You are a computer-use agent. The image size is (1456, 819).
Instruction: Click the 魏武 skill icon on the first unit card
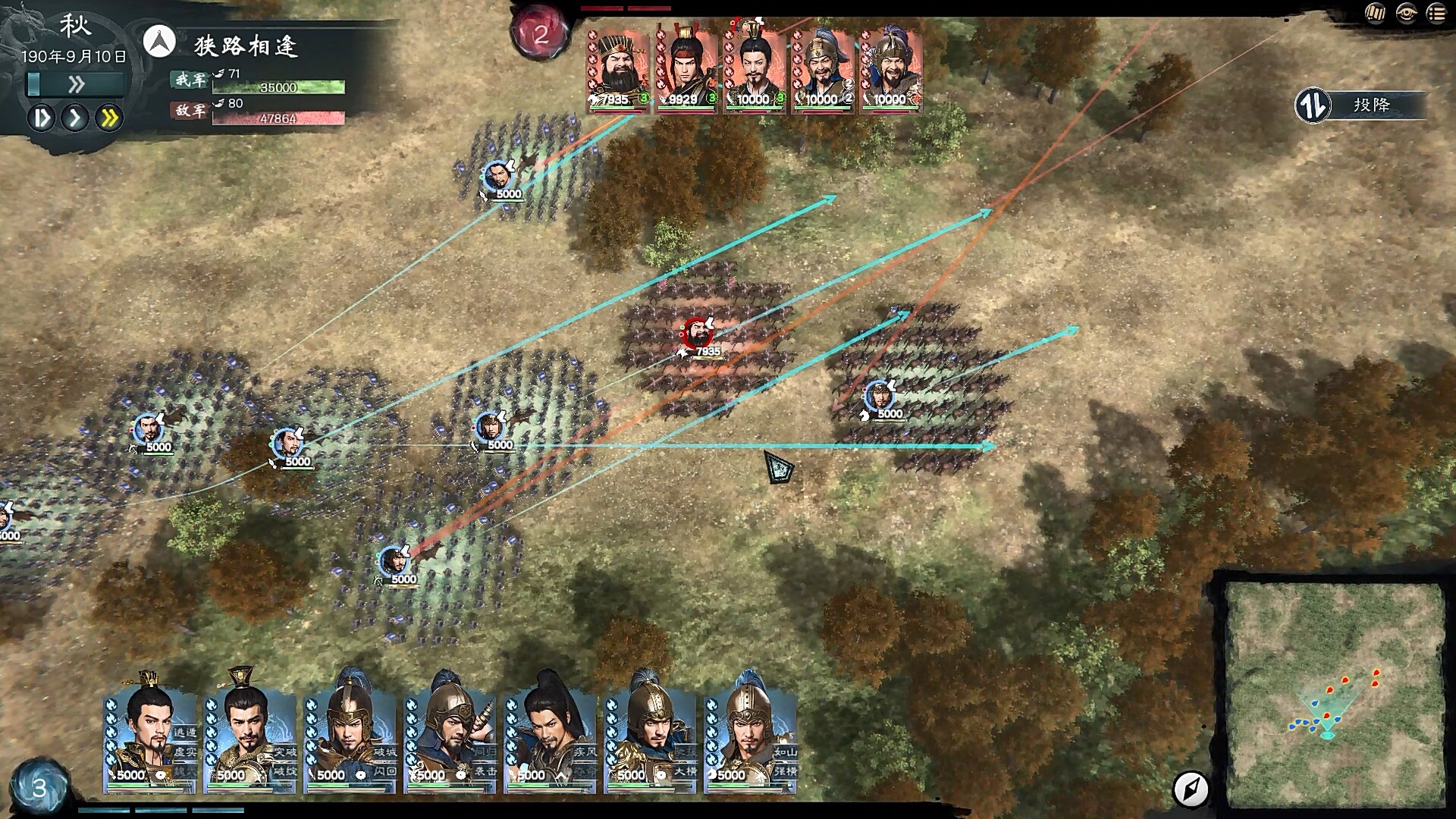pyautogui.click(x=186, y=770)
